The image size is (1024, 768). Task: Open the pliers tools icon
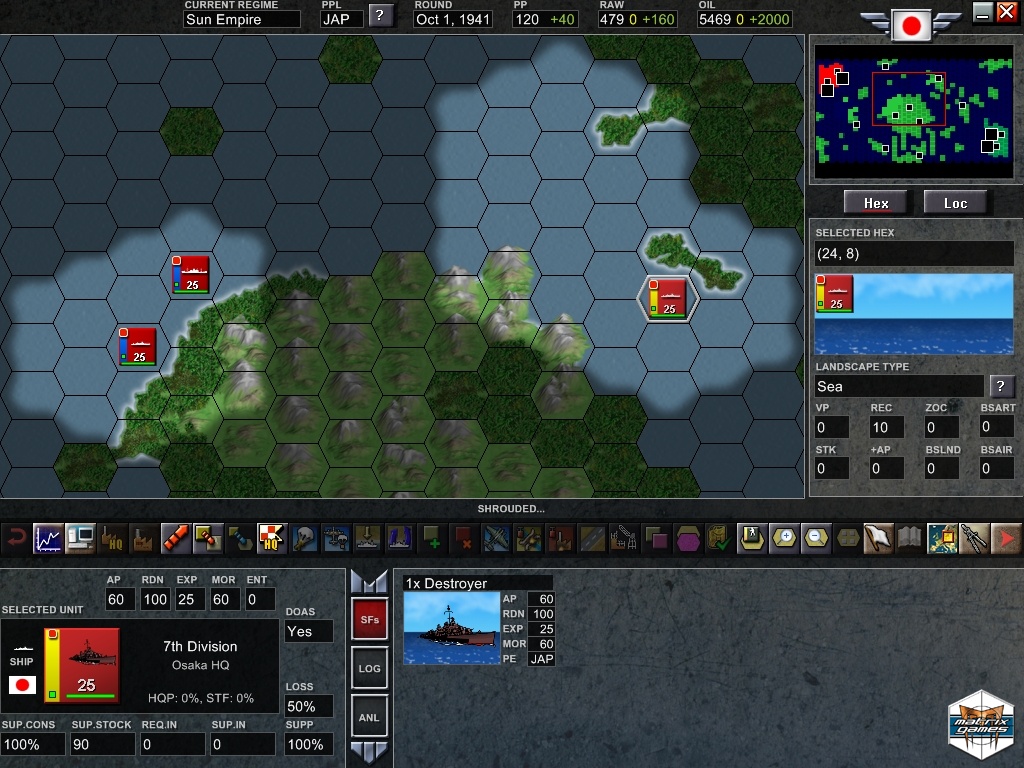[974, 538]
